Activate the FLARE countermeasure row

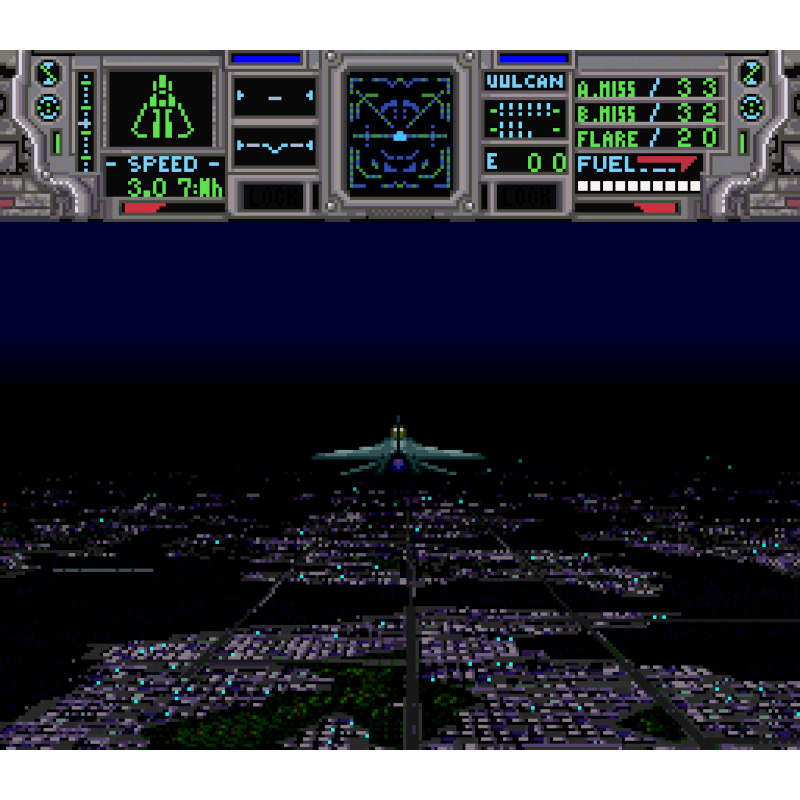coord(648,138)
